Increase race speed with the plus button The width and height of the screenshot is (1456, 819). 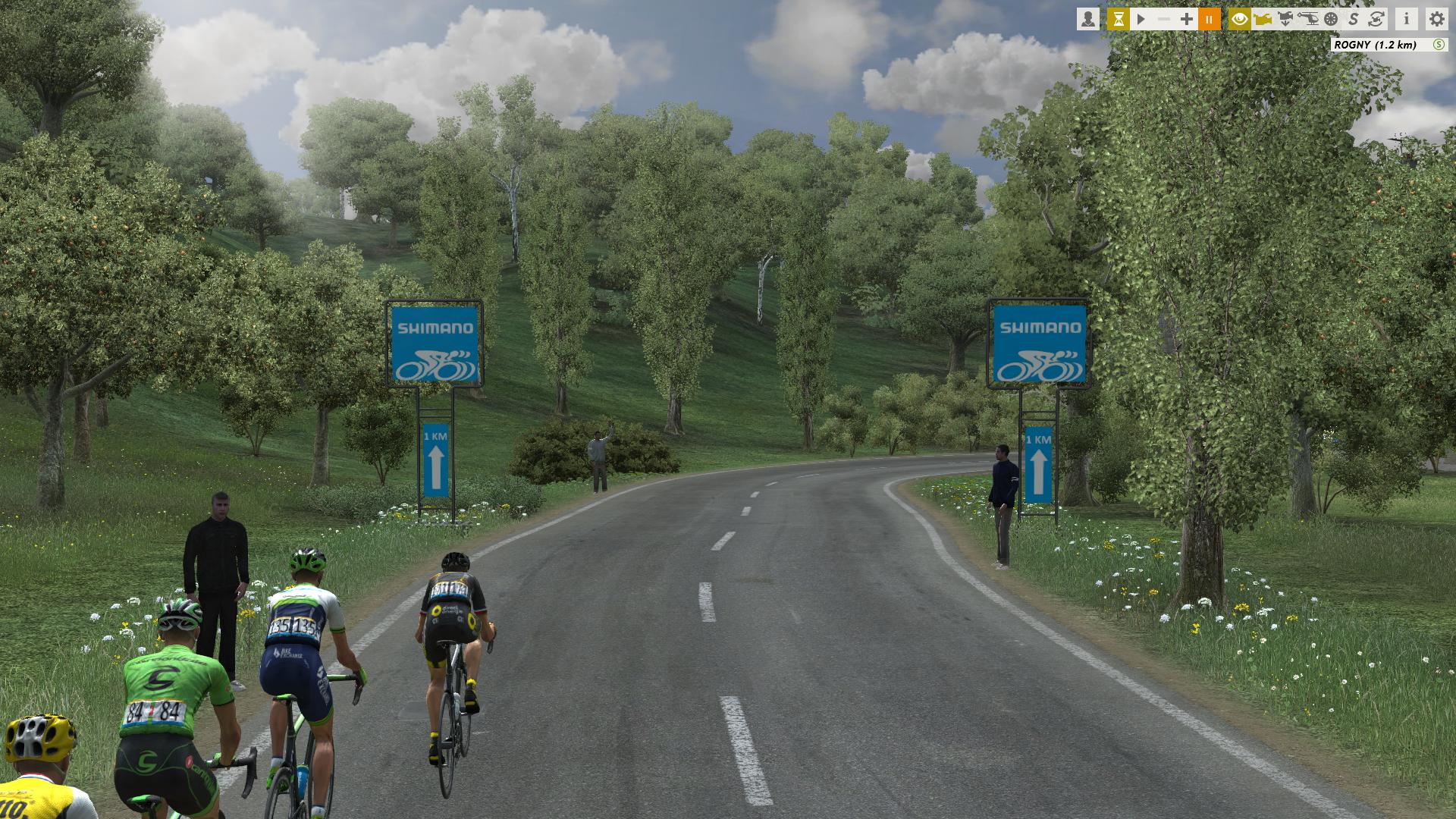pyautogui.click(x=1187, y=19)
